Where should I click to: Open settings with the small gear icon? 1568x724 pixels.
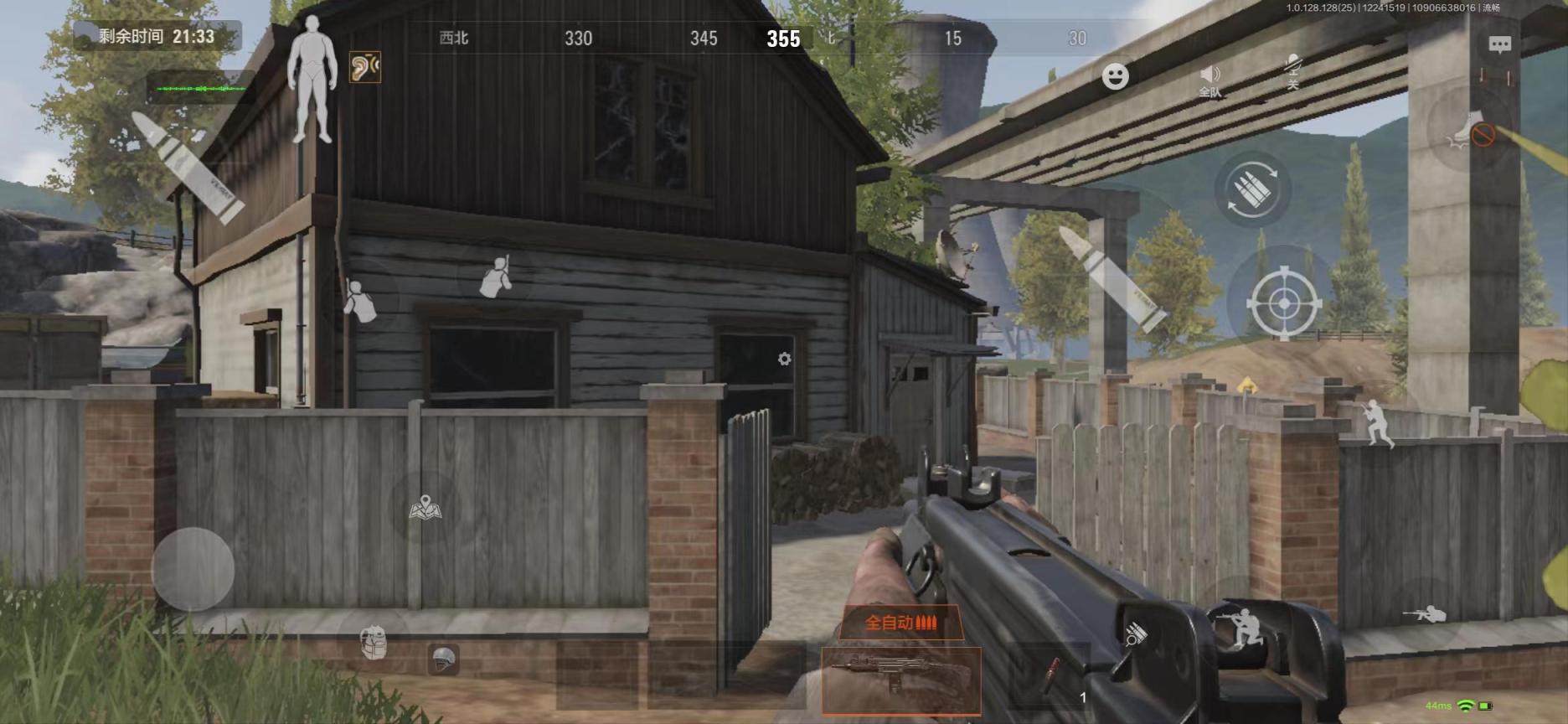[x=784, y=359]
